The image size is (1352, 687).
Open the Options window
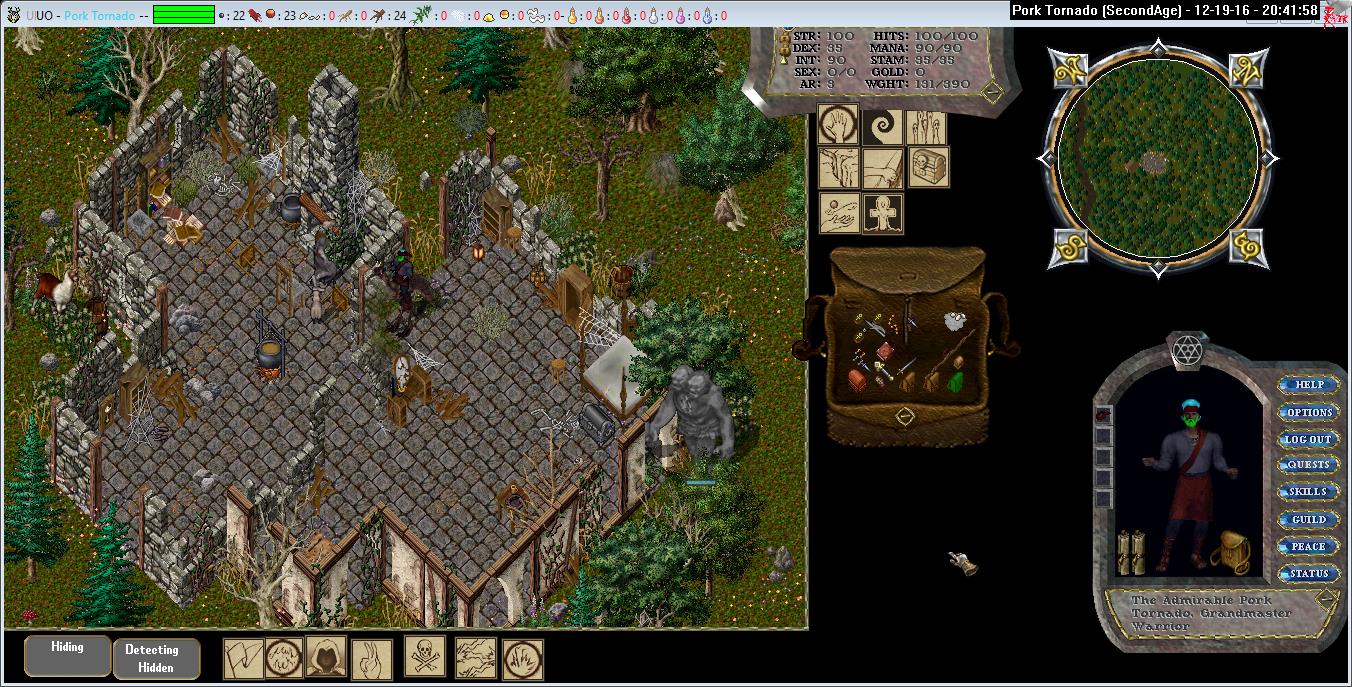point(1309,412)
